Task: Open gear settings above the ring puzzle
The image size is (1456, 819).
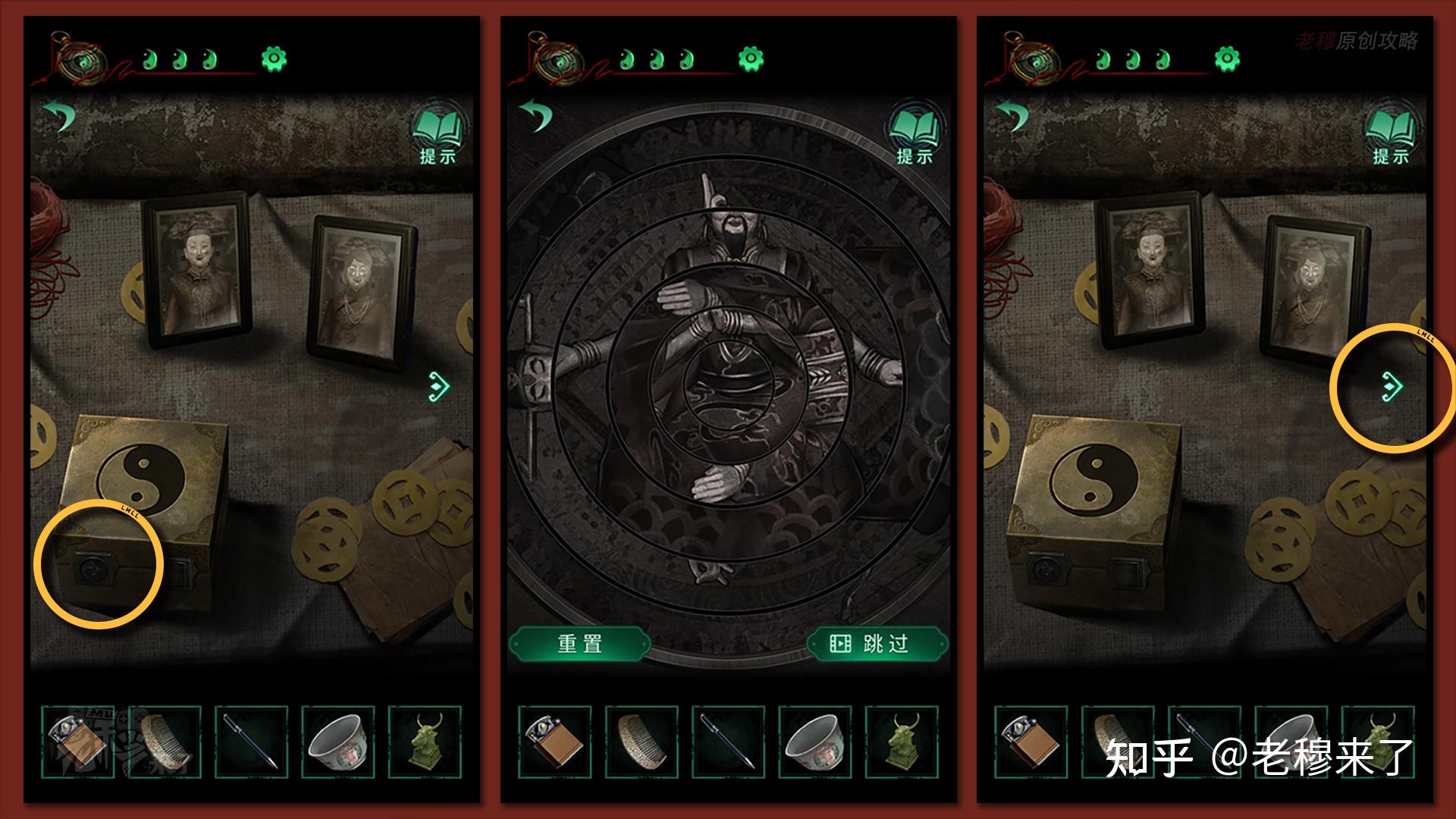Action: pyautogui.click(x=751, y=58)
